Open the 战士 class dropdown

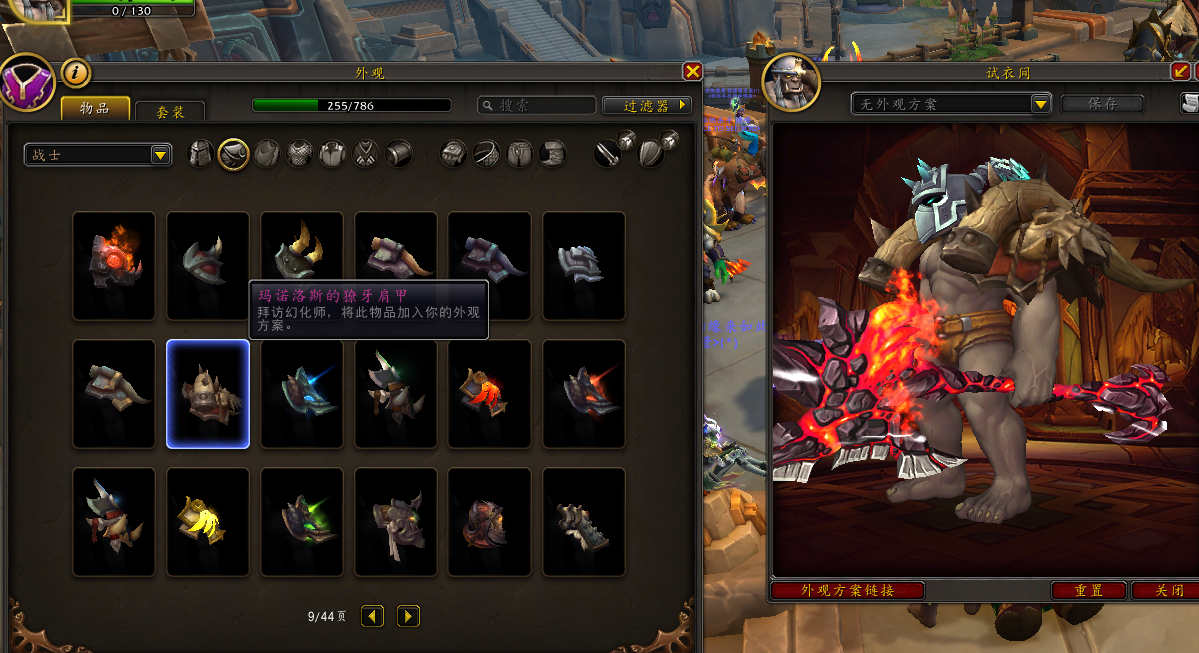click(x=98, y=155)
